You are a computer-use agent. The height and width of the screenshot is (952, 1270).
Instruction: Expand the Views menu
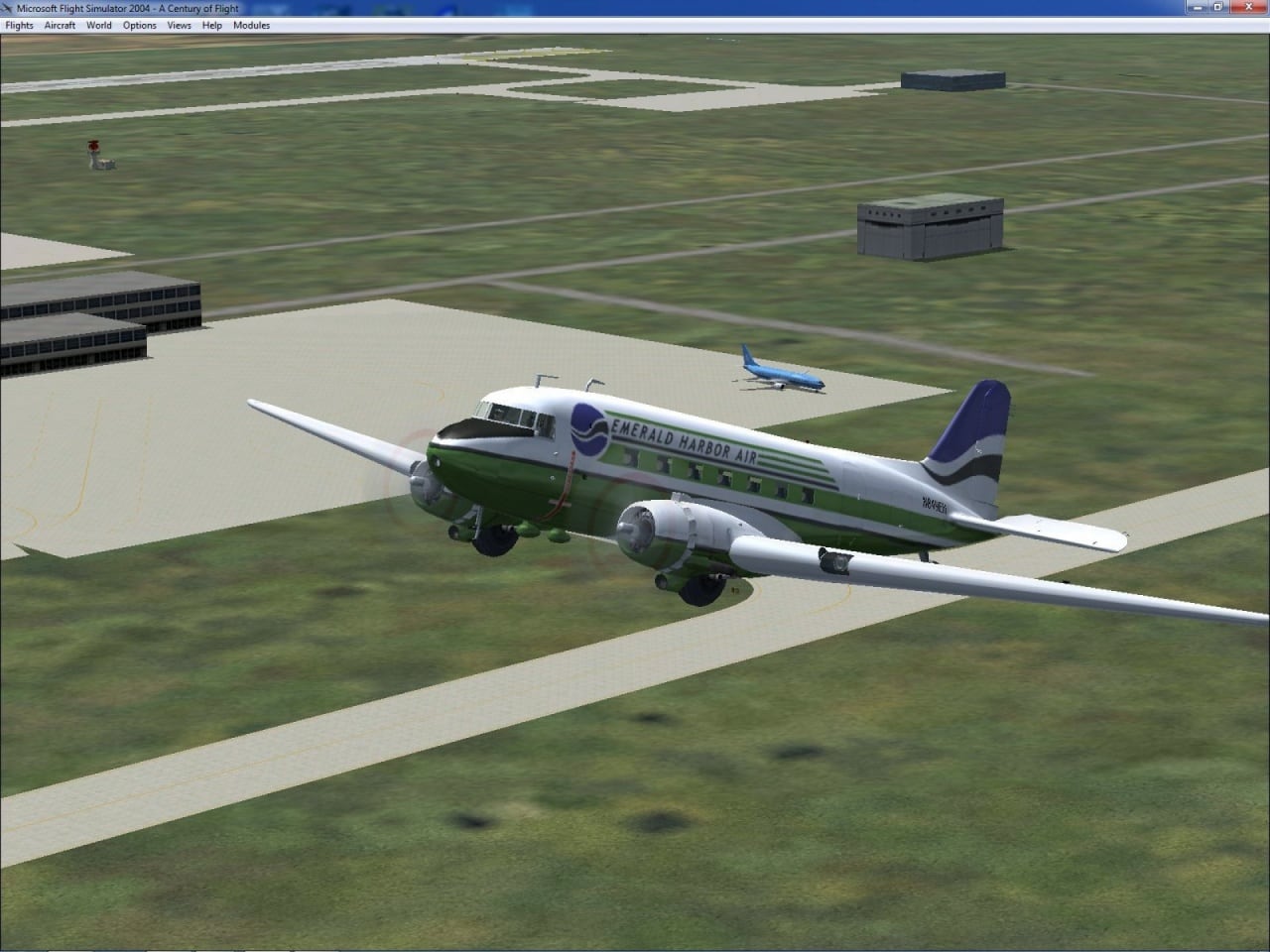click(180, 25)
